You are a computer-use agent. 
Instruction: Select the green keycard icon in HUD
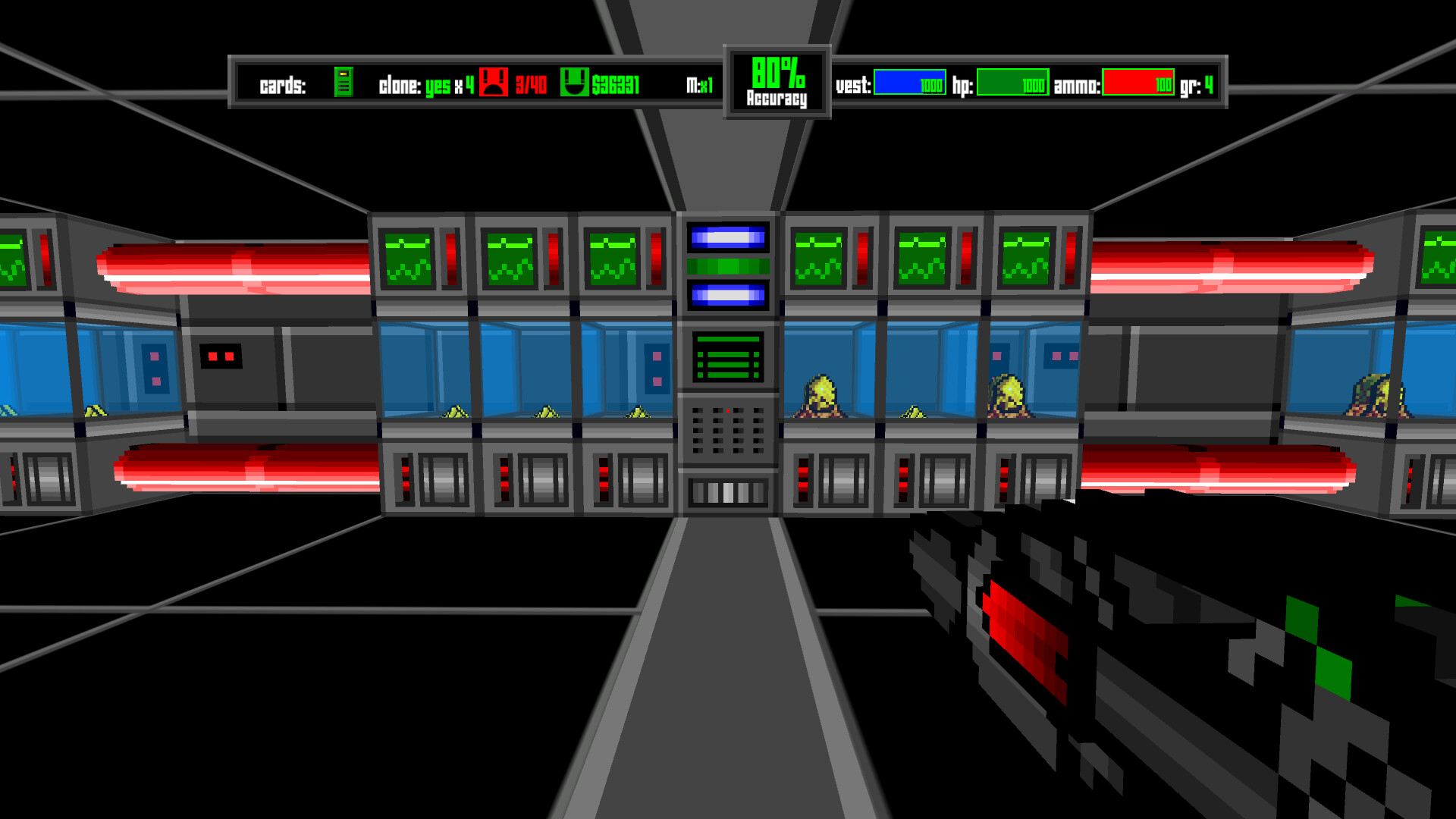(x=345, y=83)
